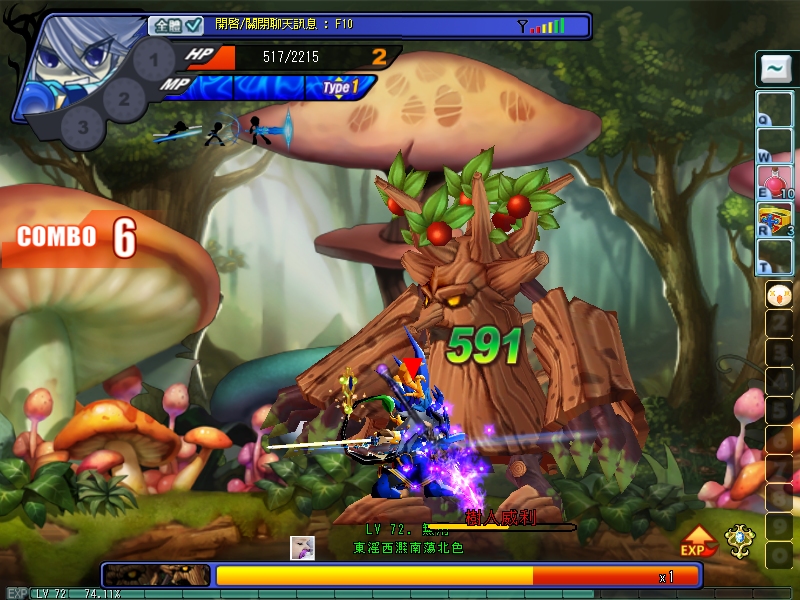This screenshot has height=600, width=800.
Task: Click the Type 1 MP skill switcher
Action: click(341, 88)
